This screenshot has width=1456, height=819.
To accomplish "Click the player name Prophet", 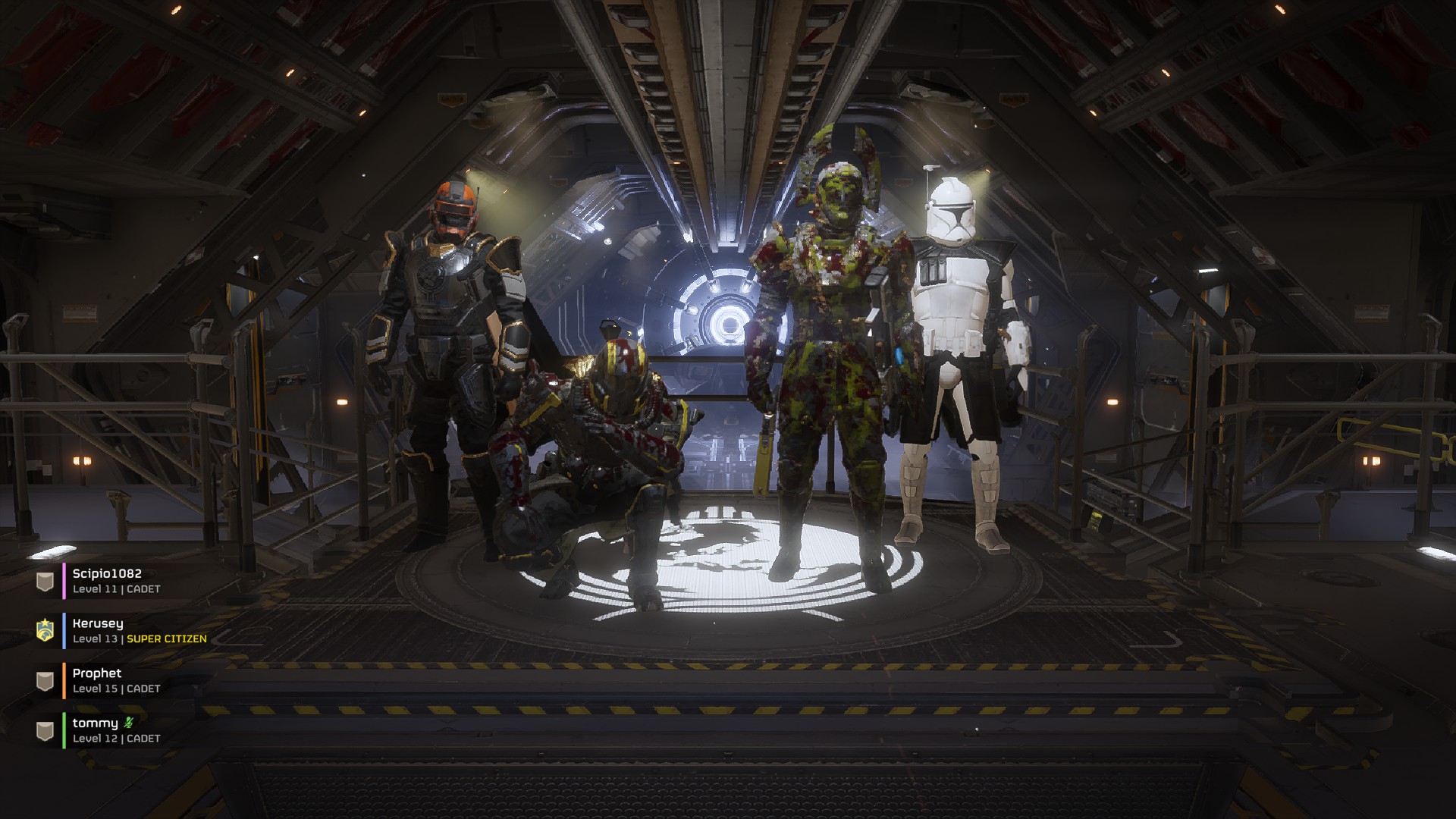I will [96, 673].
